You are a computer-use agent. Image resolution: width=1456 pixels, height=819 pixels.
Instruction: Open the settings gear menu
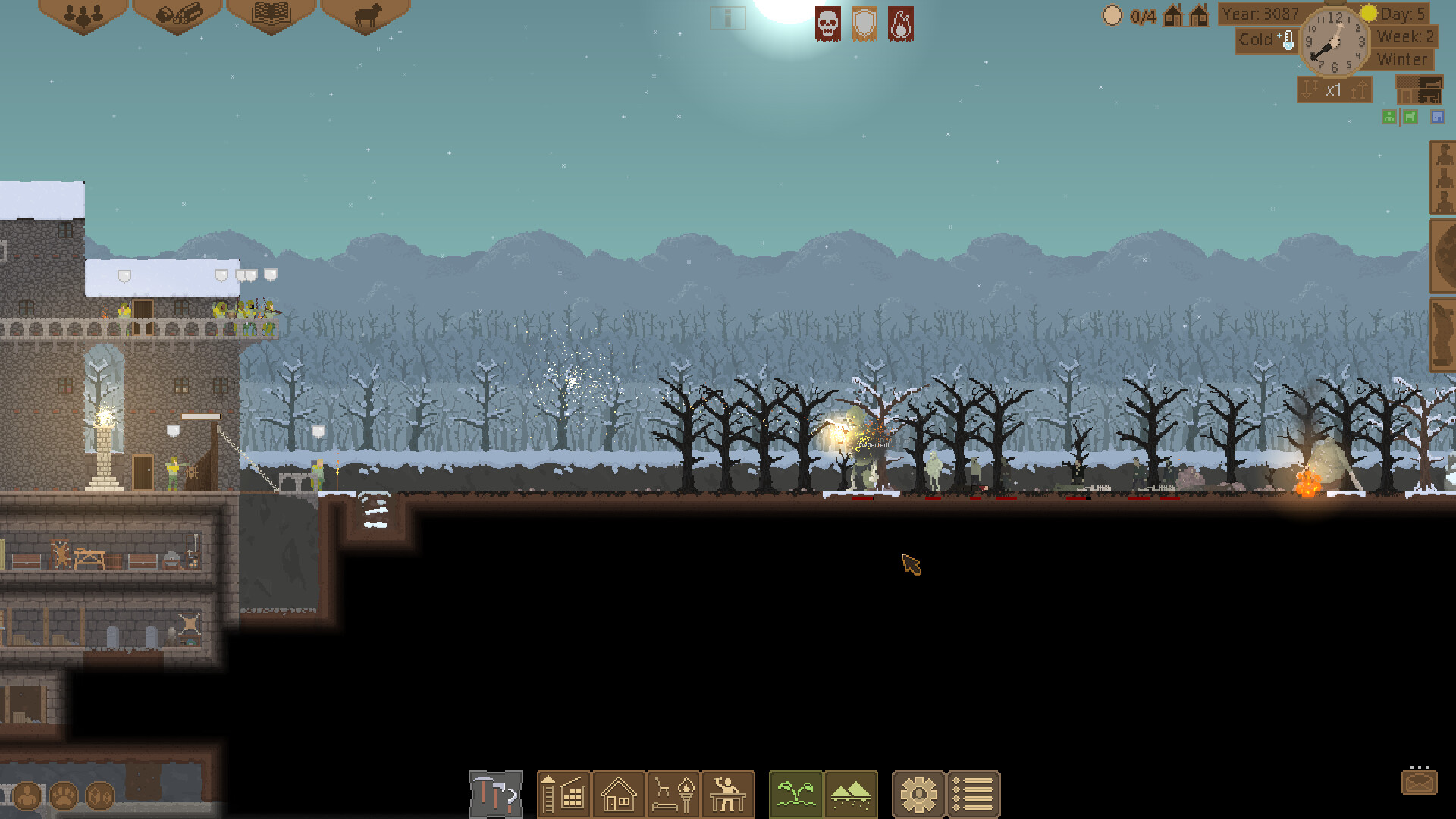[x=918, y=793]
